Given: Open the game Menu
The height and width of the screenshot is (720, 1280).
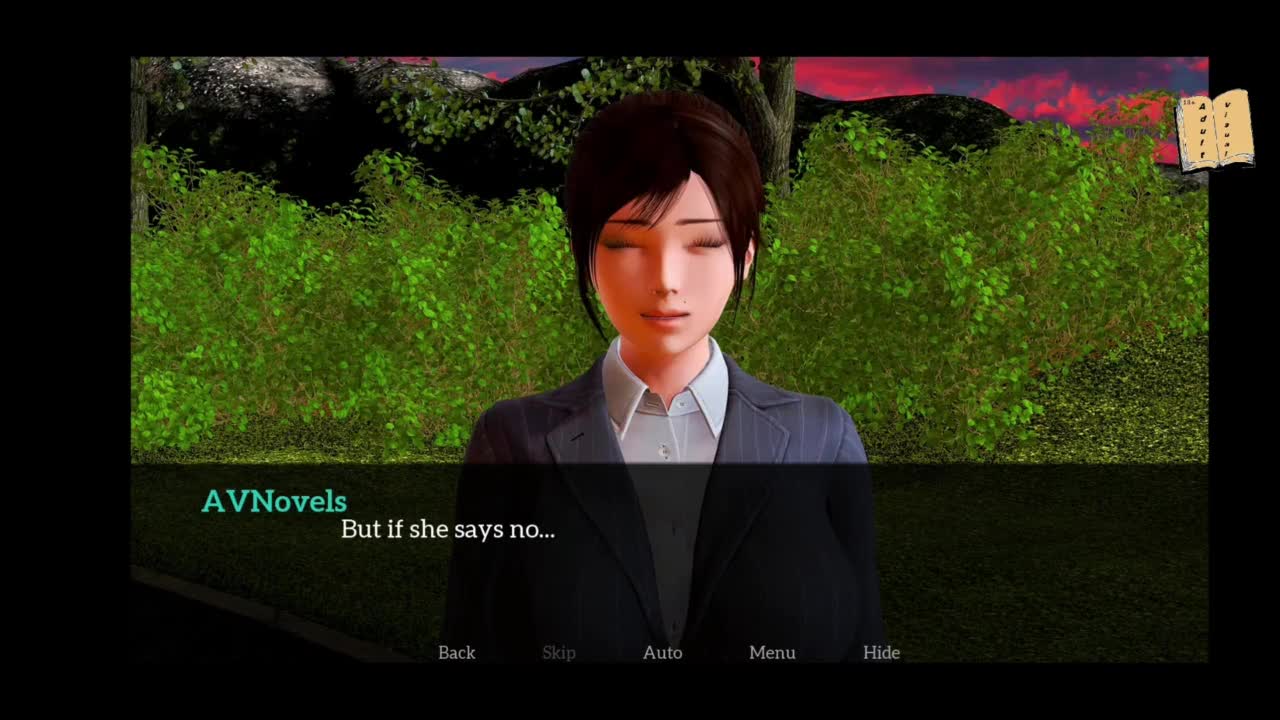Looking at the screenshot, I should click(x=772, y=652).
